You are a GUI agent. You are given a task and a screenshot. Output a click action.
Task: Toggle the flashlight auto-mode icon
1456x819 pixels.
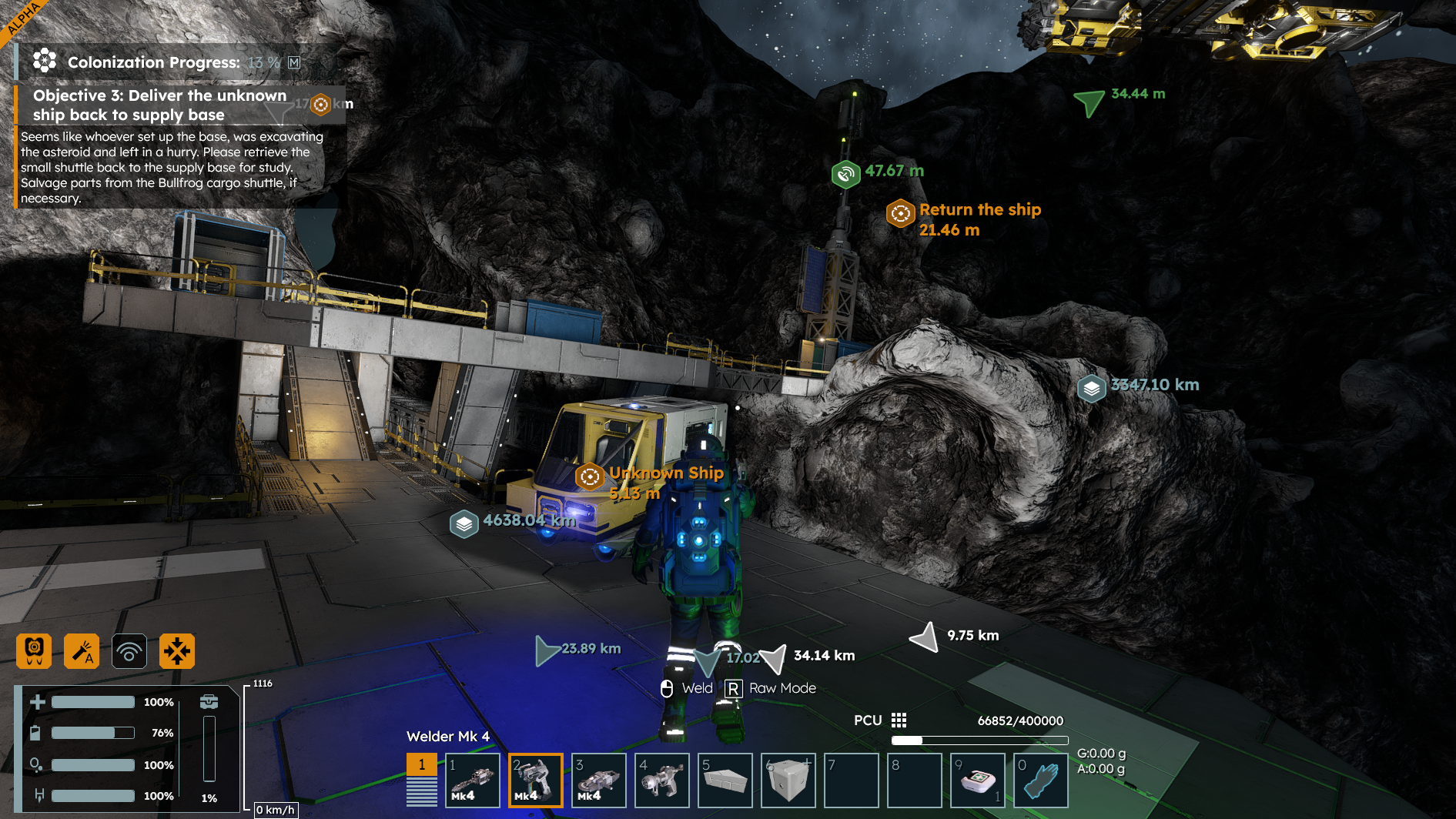coord(82,651)
